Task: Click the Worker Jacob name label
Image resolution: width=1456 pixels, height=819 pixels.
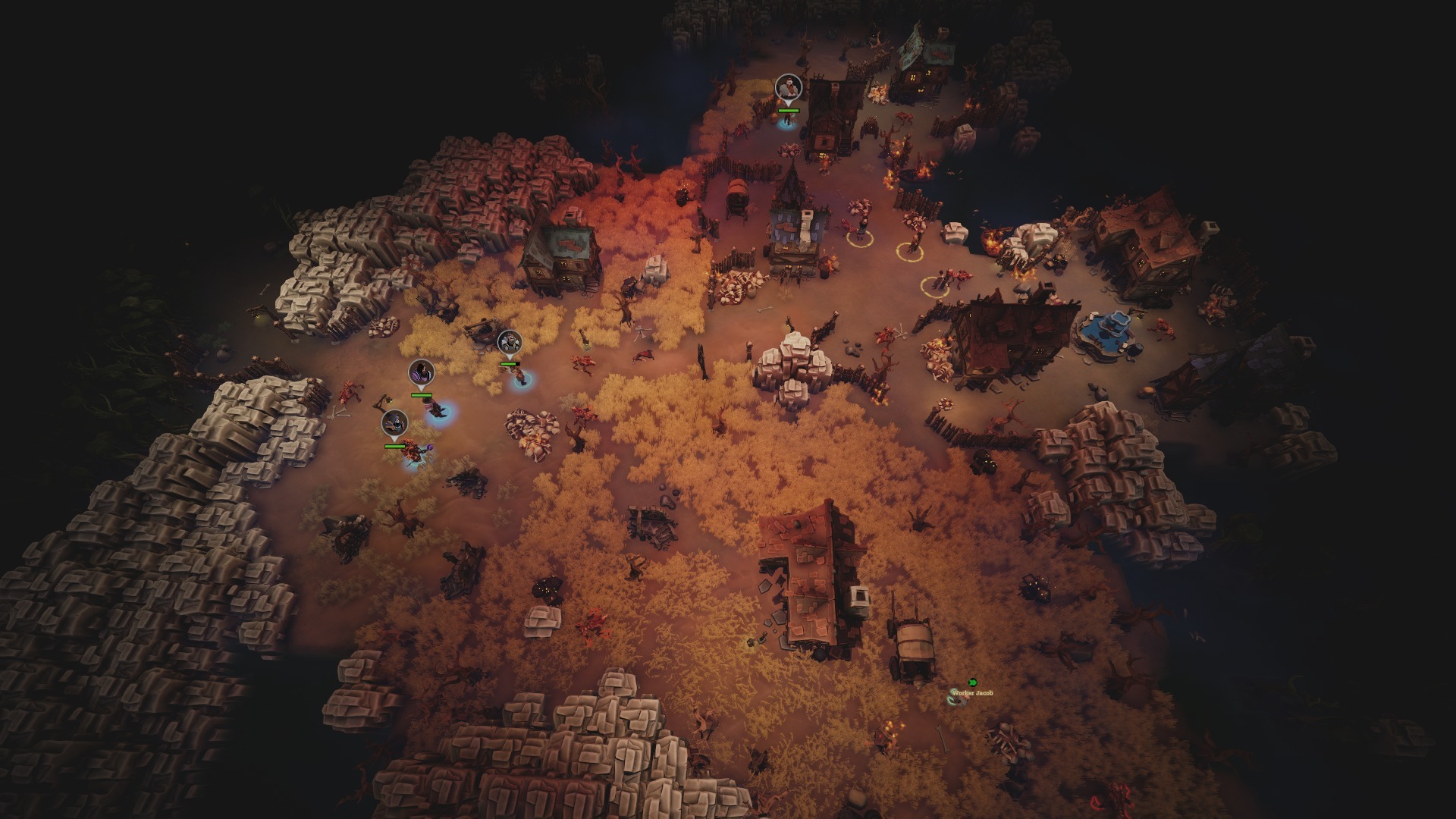Action: click(x=973, y=693)
